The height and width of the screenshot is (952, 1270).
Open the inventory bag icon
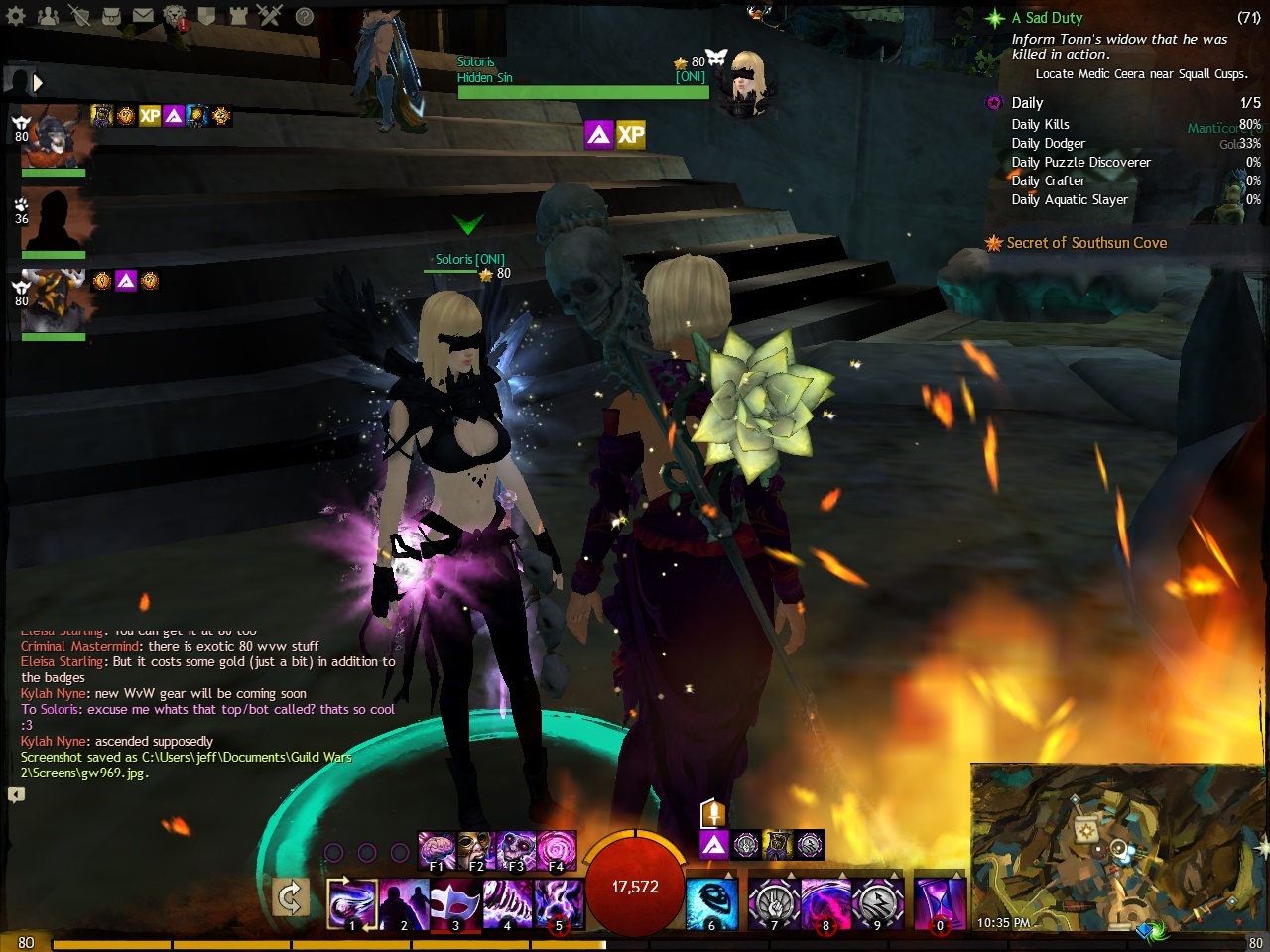(x=112, y=16)
